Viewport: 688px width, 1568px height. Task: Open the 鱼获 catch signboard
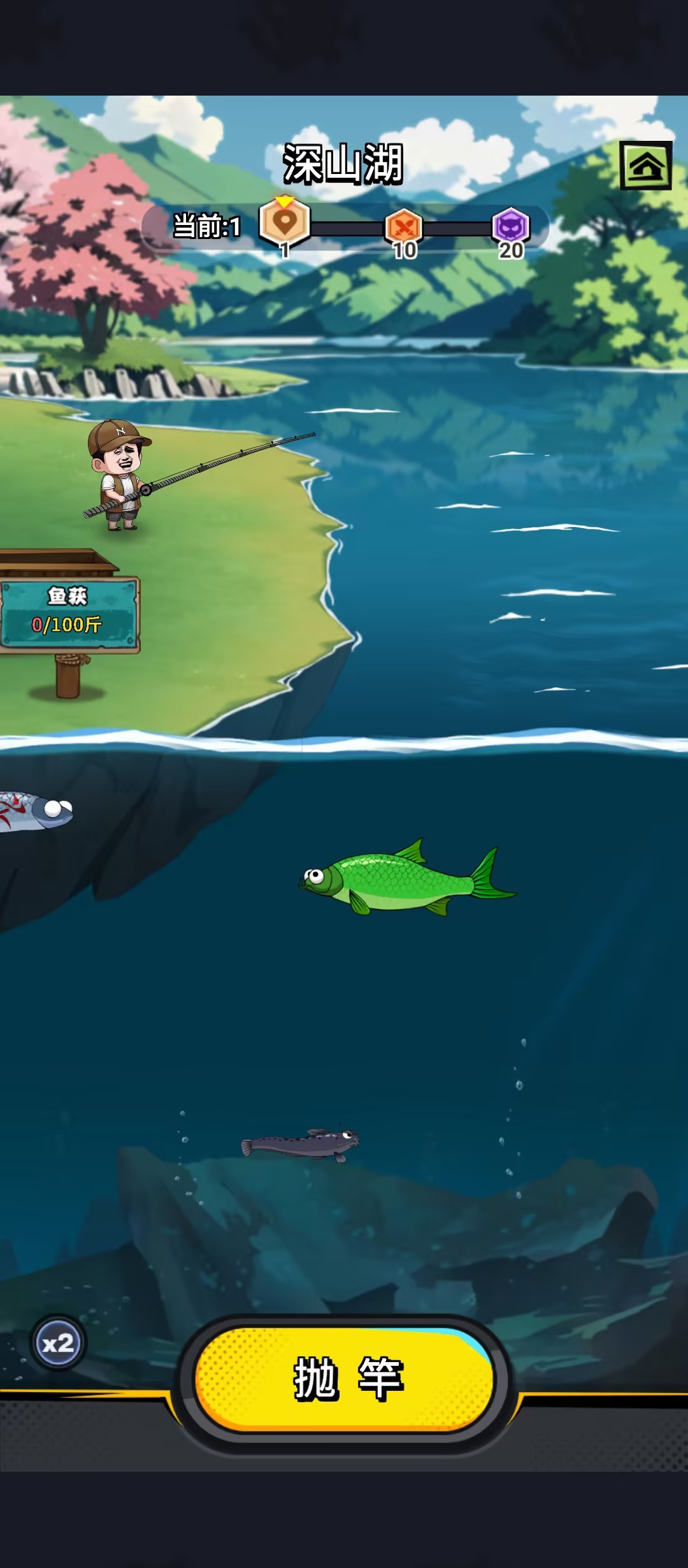[x=68, y=614]
